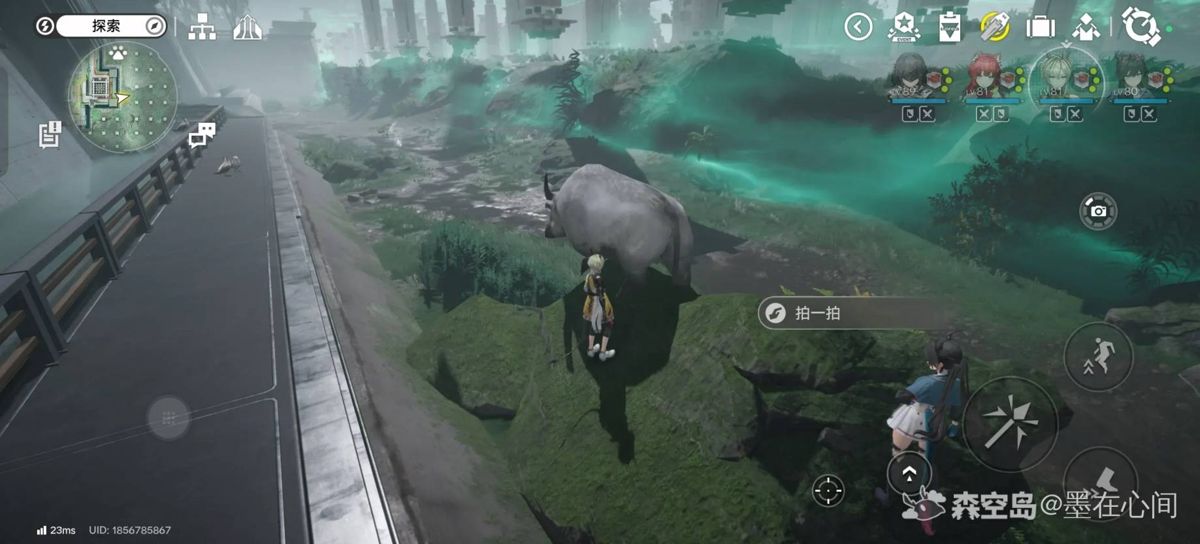Screen dimensions: 1200x544
Task: Open the circular minimap
Action: [x=121, y=96]
